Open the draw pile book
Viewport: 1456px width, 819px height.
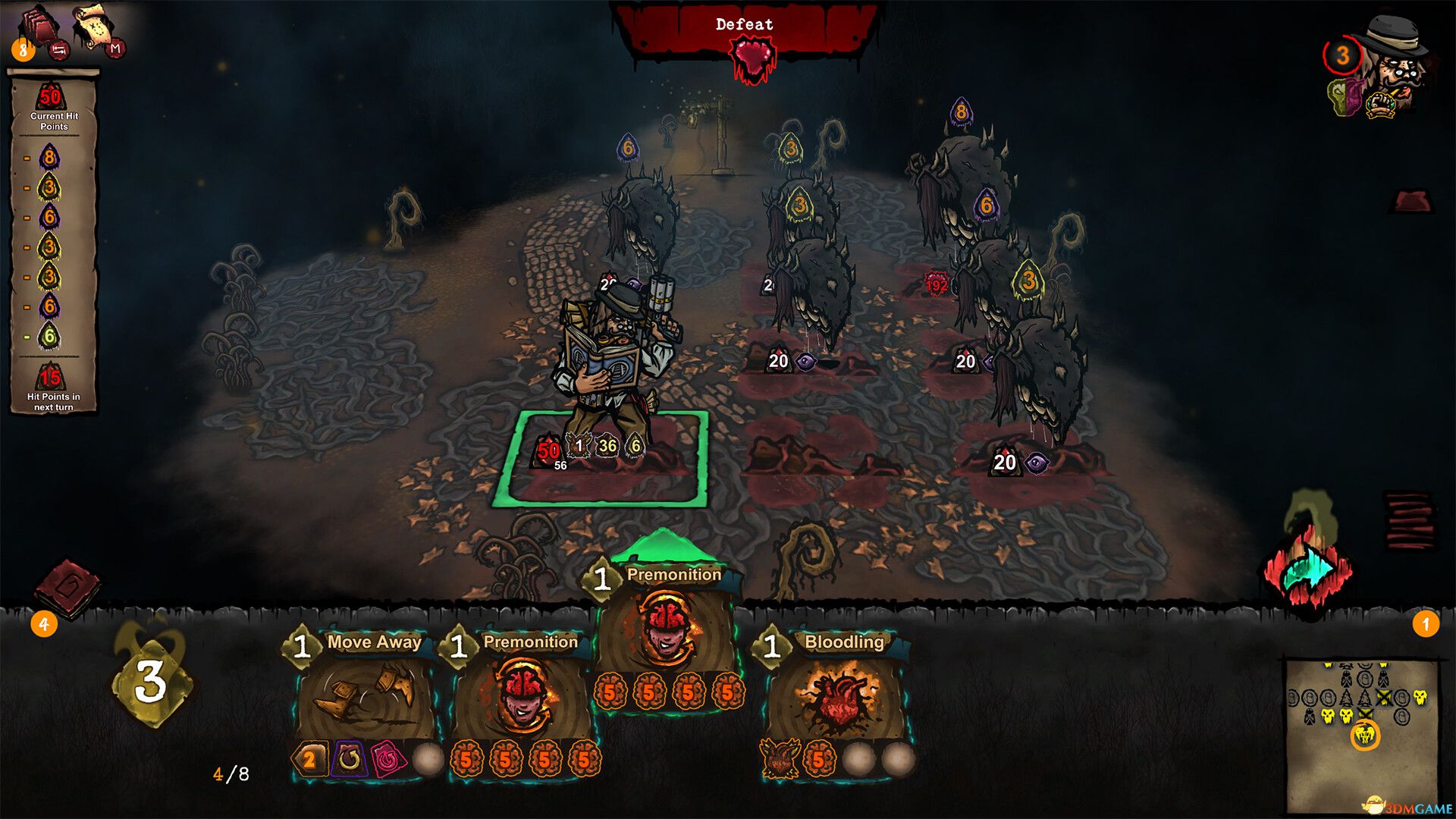point(68,588)
